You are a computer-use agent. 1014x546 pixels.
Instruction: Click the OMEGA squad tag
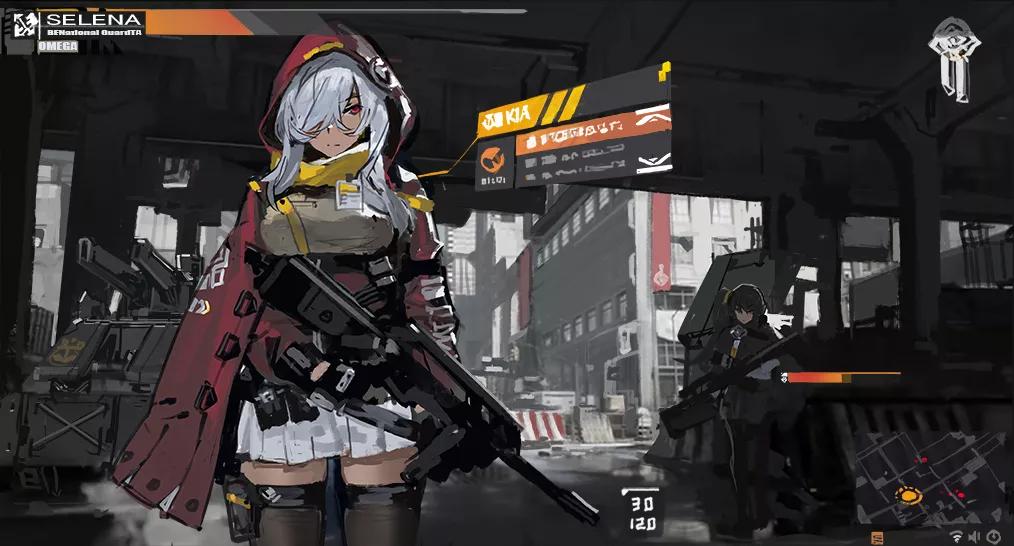click(57, 46)
